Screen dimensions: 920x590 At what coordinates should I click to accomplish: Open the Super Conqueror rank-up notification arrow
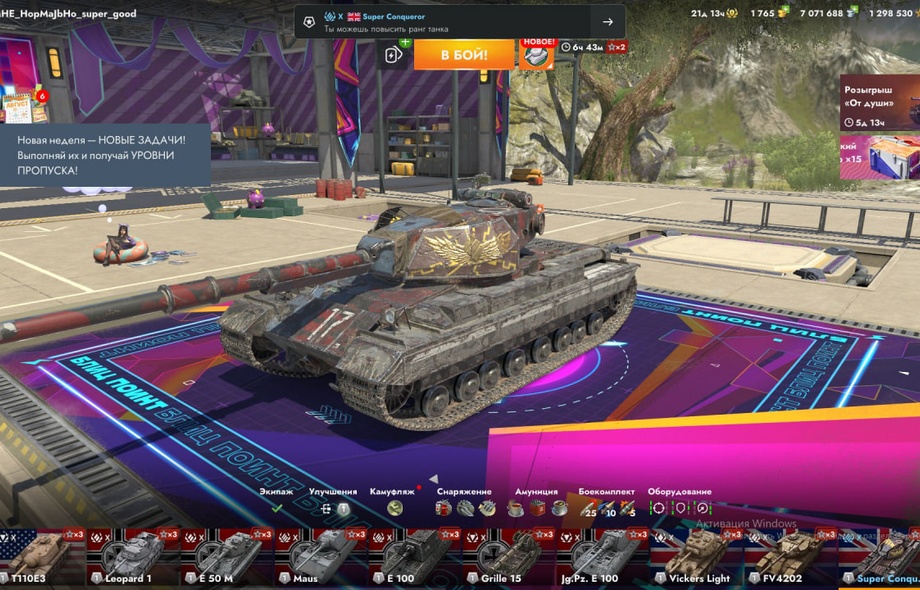(x=607, y=22)
